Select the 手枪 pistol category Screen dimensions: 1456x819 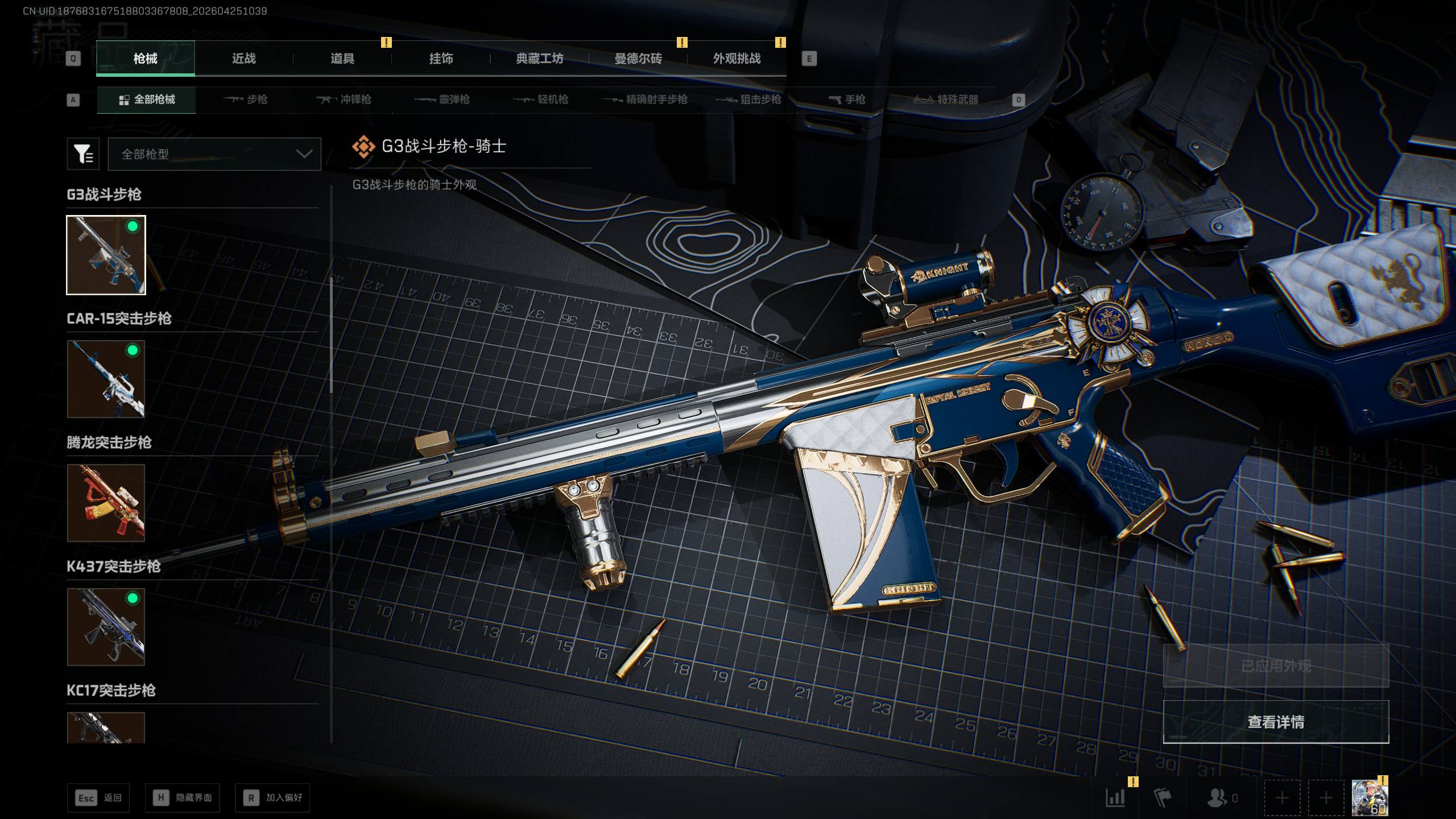847,100
